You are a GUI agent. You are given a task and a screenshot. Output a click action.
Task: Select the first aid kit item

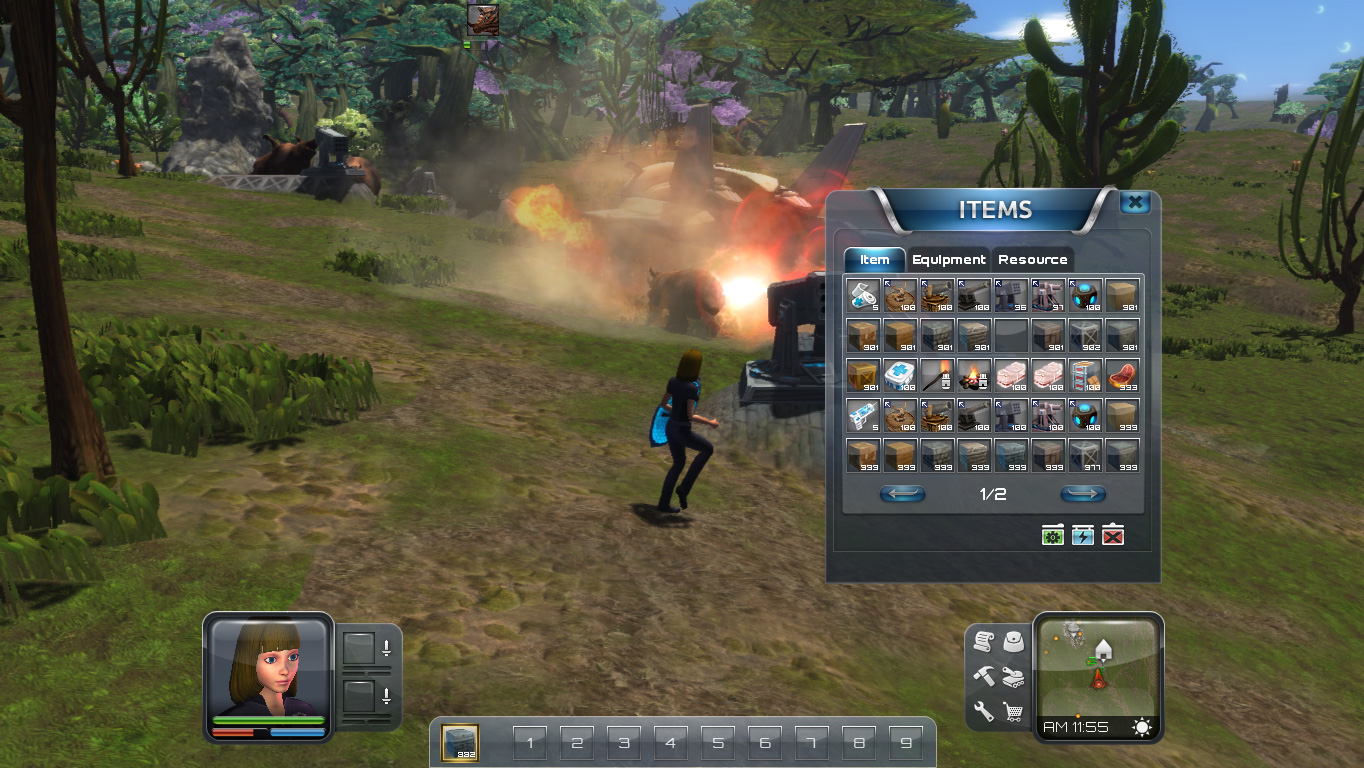click(x=901, y=375)
